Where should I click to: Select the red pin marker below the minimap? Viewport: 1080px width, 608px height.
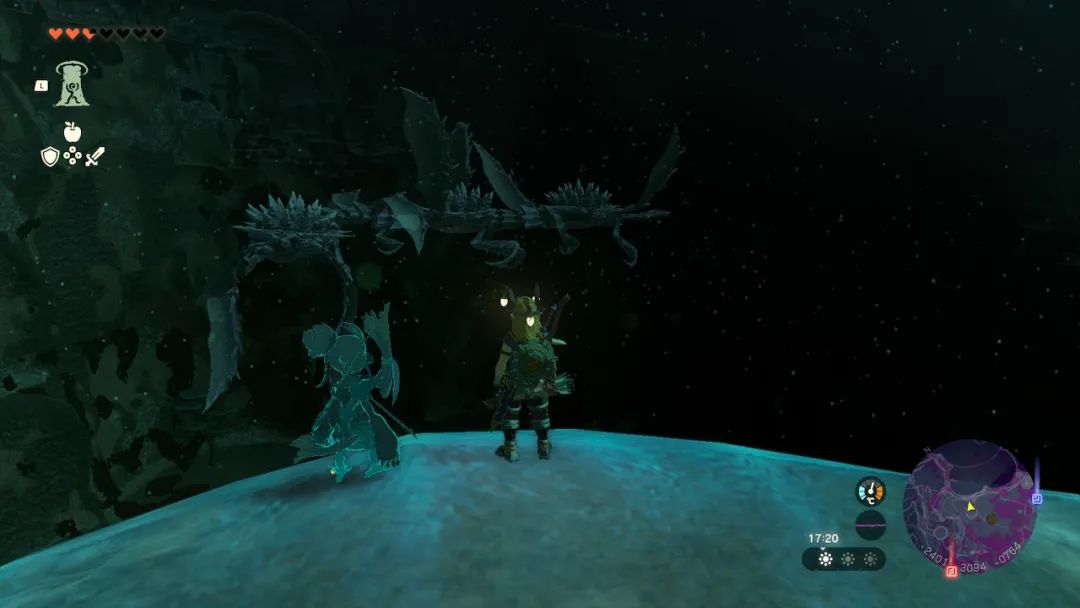pos(951,571)
